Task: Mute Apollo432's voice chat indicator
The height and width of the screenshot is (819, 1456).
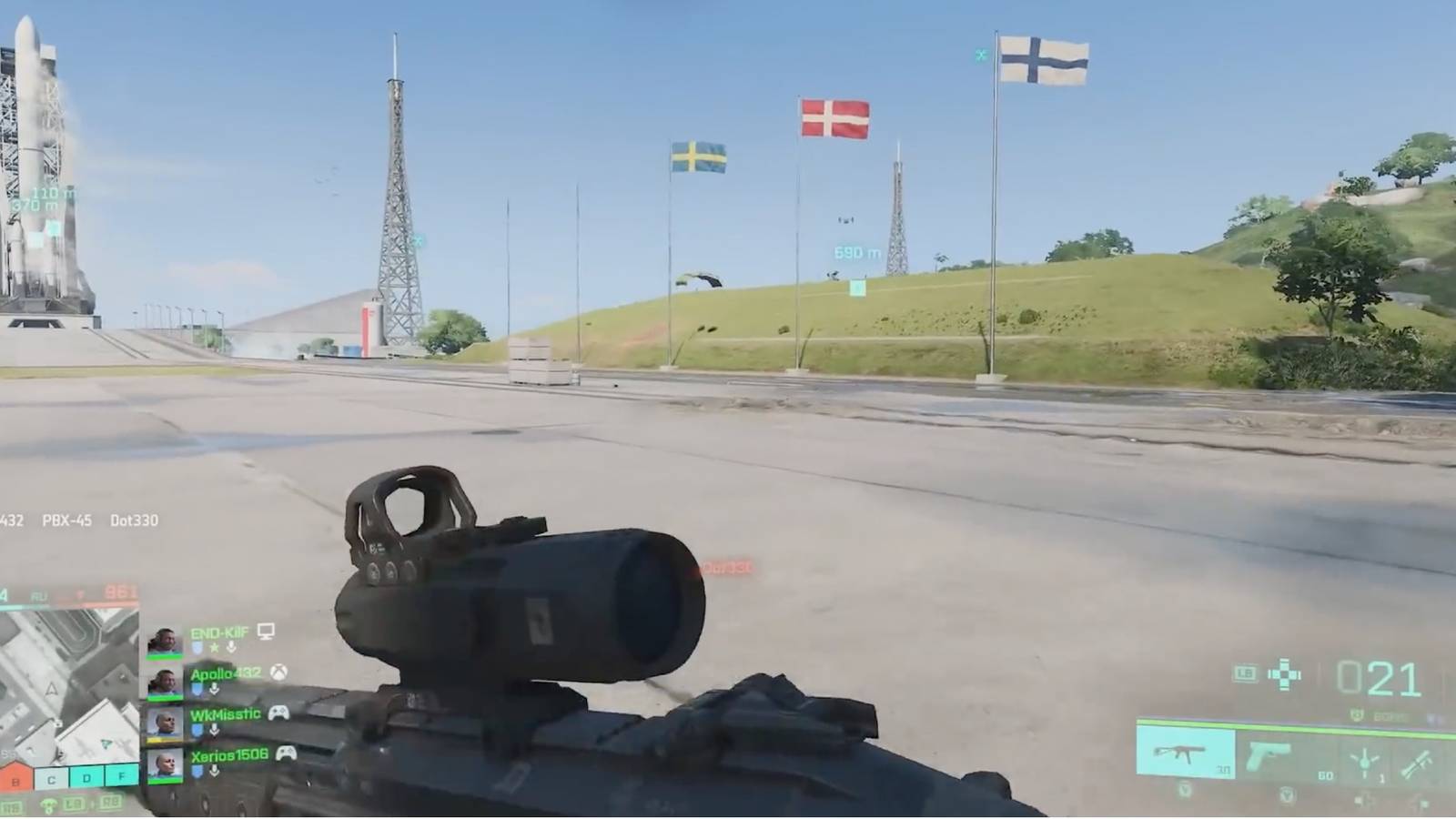Action: click(214, 688)
